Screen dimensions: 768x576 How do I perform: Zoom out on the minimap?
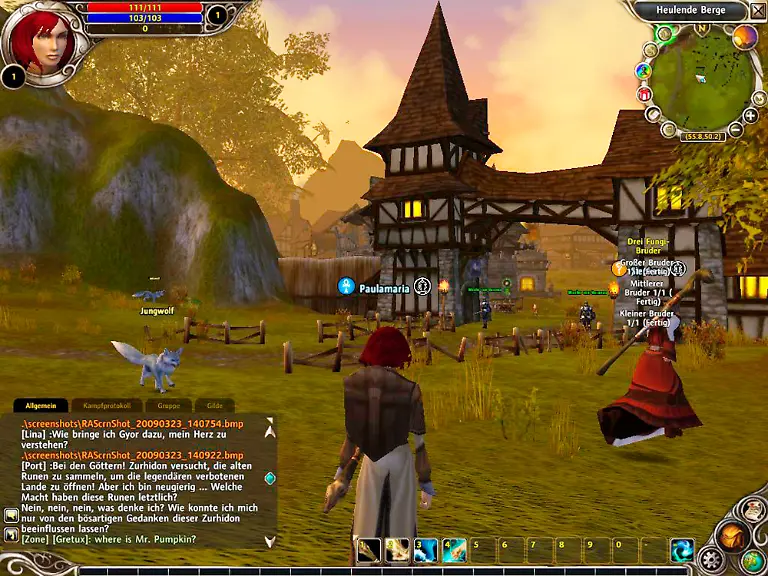(x=736, y=129)
